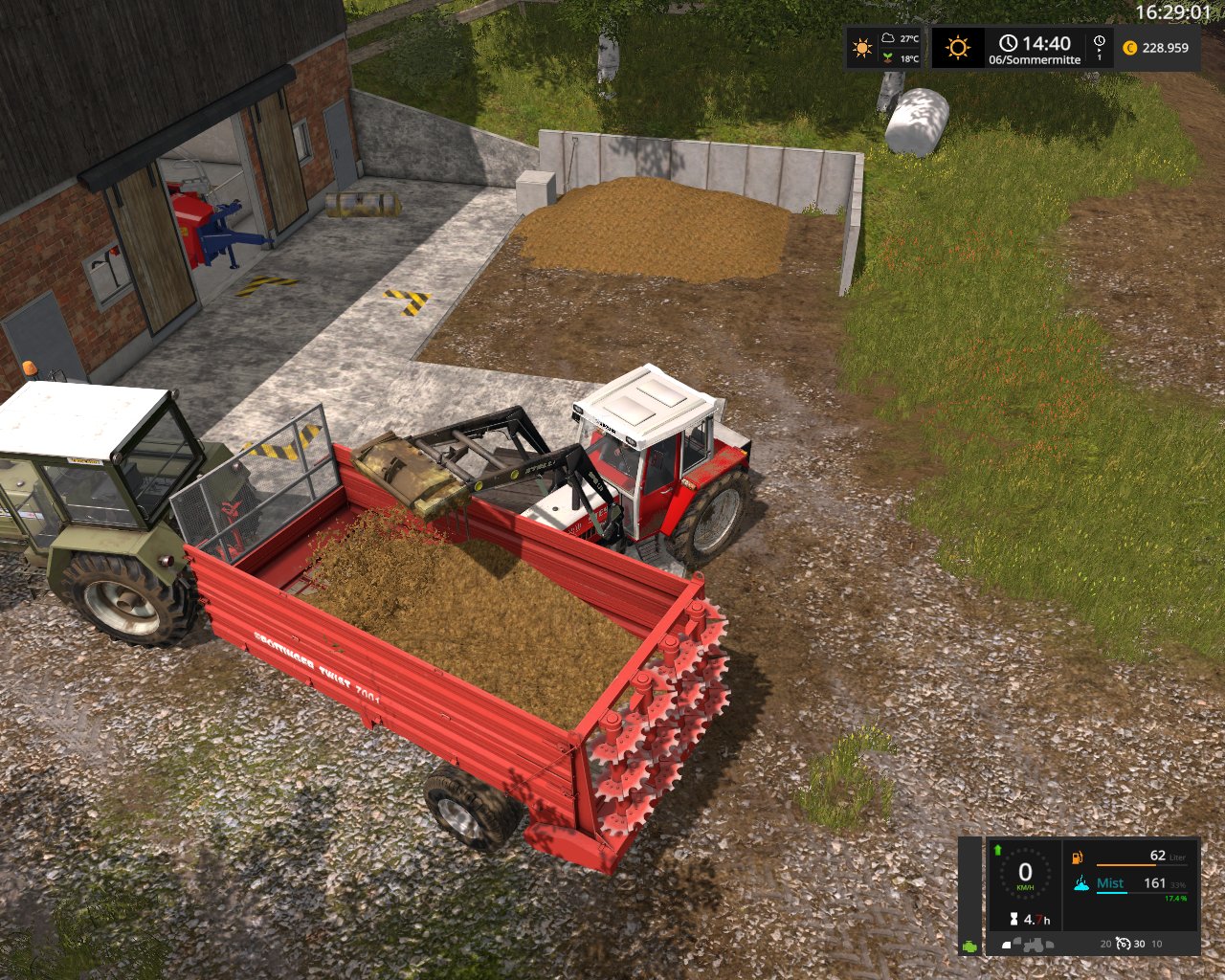The image size is (1225, 980).
Task: Click the small time-scale clock icon
Action: tap(1099, 42)
